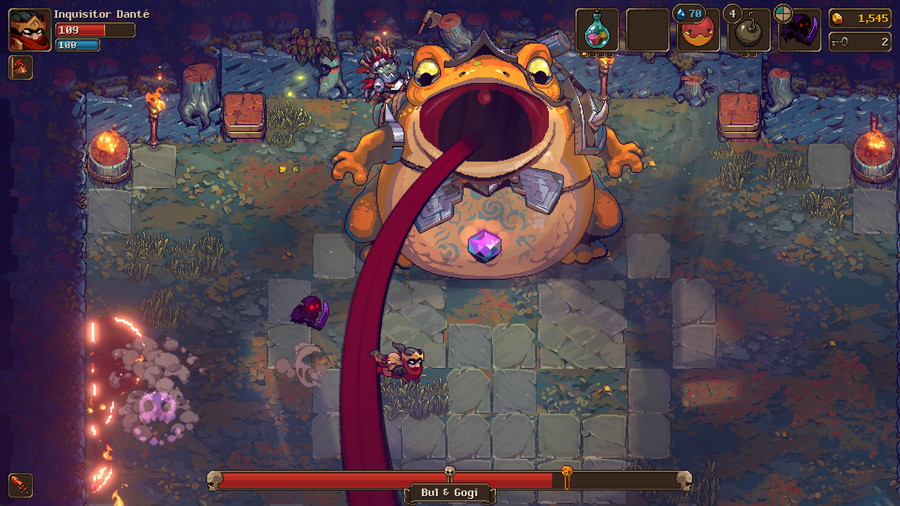Click the red orb ability slot
900x506 pixels.
tap(698, 30)
